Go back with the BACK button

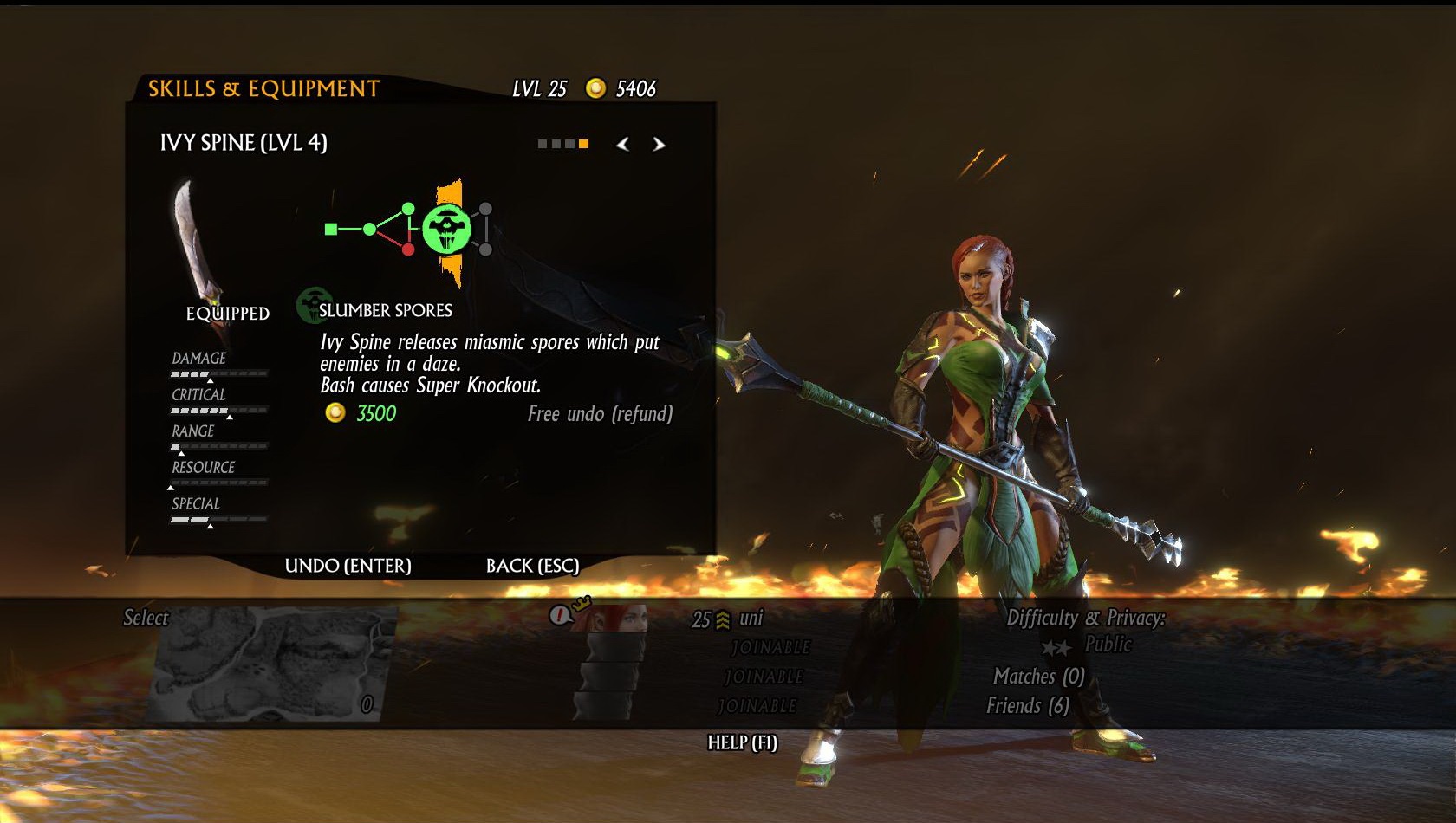[x=532, y=566]
